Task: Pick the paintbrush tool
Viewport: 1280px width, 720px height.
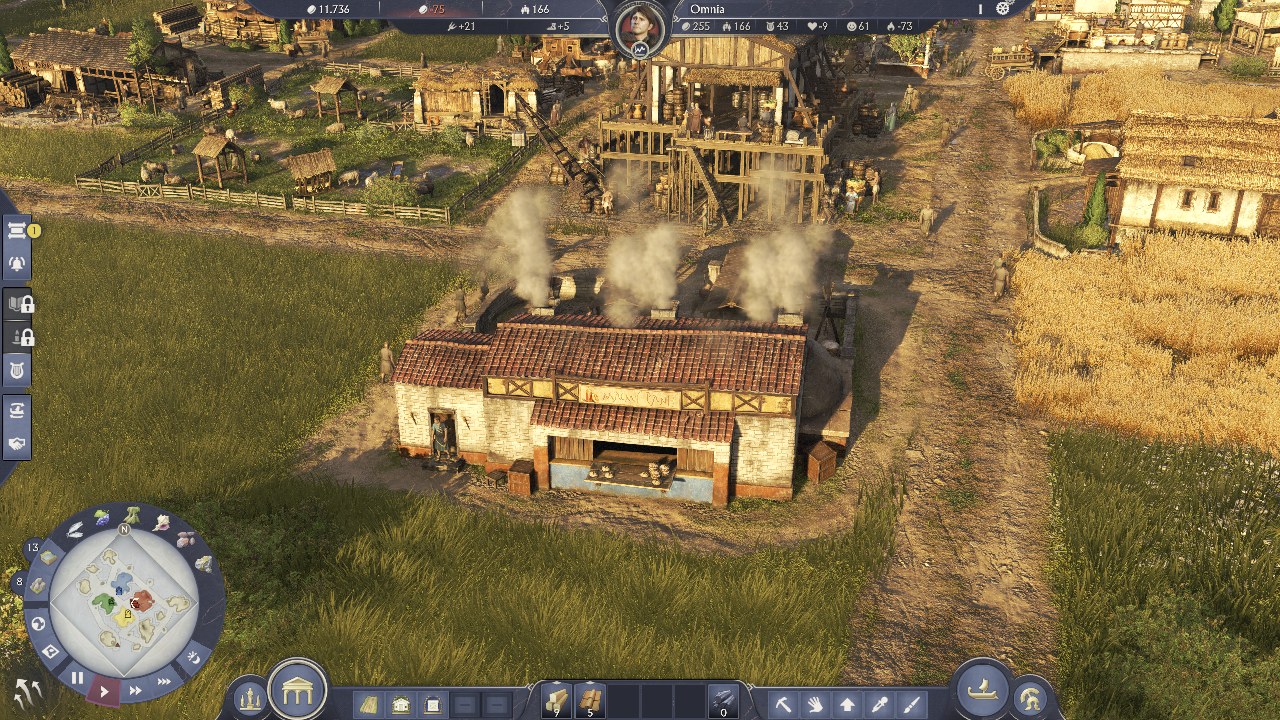Action: pos(911,704)
